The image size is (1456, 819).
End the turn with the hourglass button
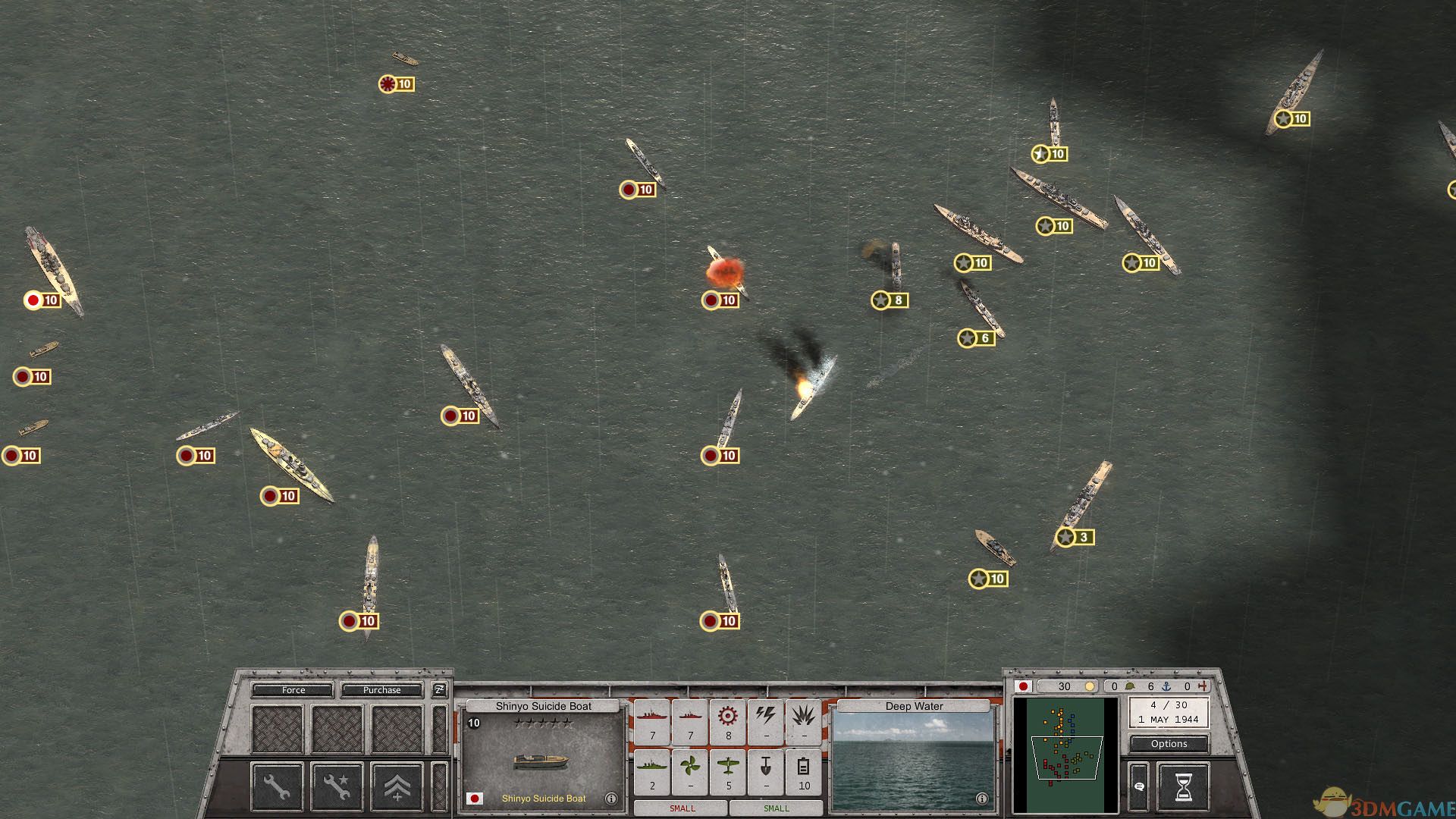(x=1183, y=787)
